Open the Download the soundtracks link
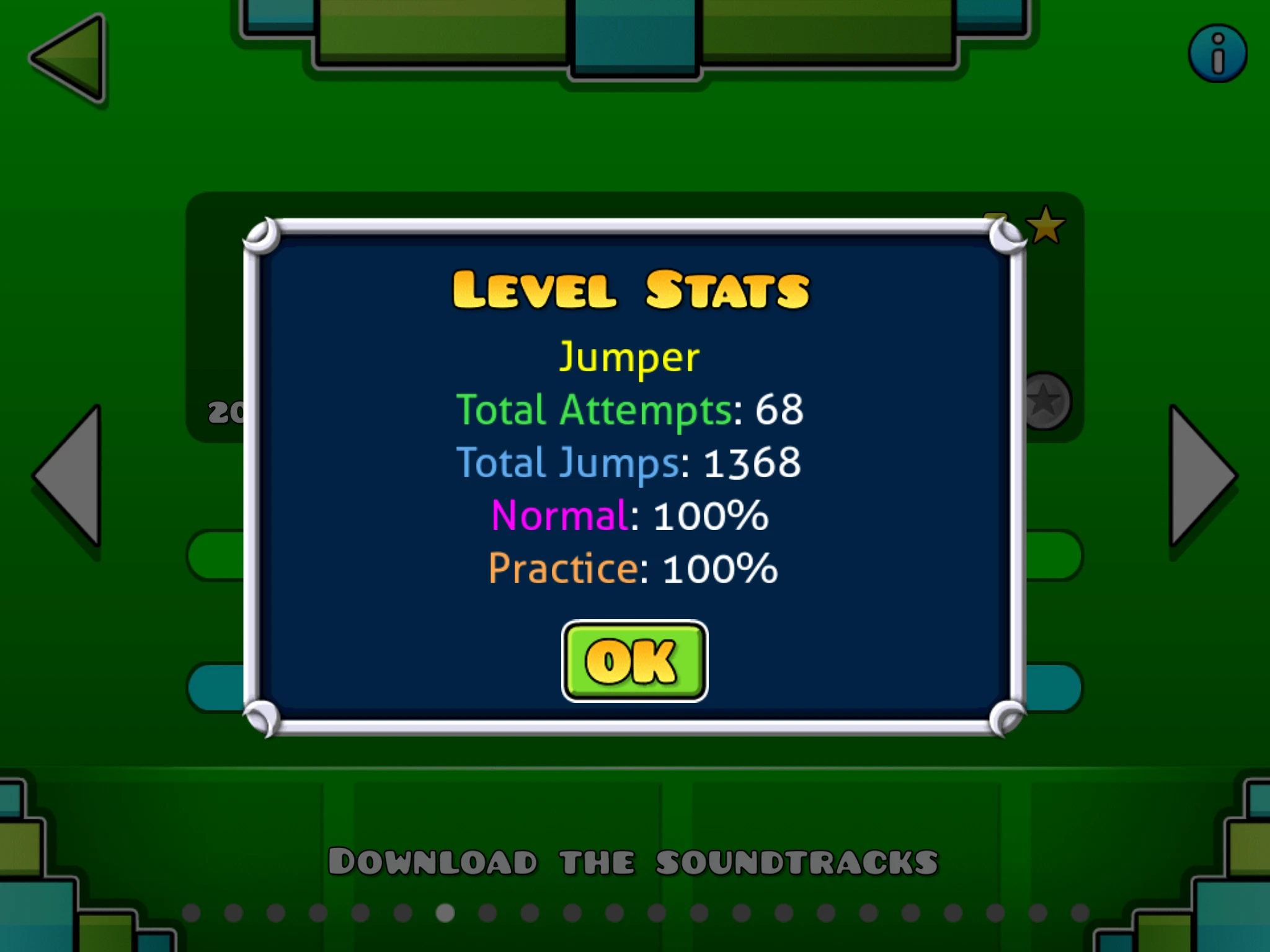This screenshot has height=952, width=1270. (634, 858)
